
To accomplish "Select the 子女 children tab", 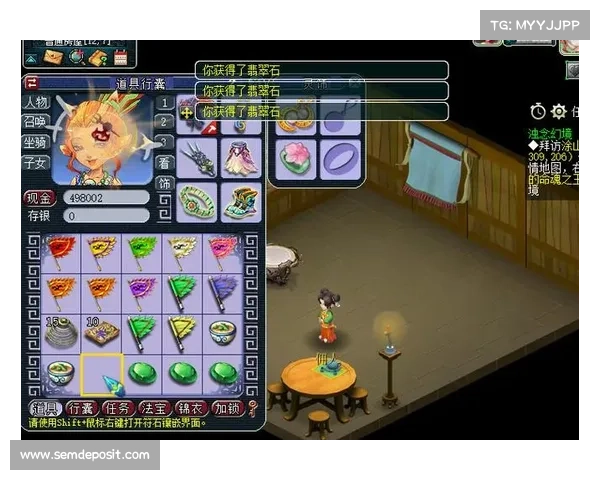I will (x=35, y=162).
